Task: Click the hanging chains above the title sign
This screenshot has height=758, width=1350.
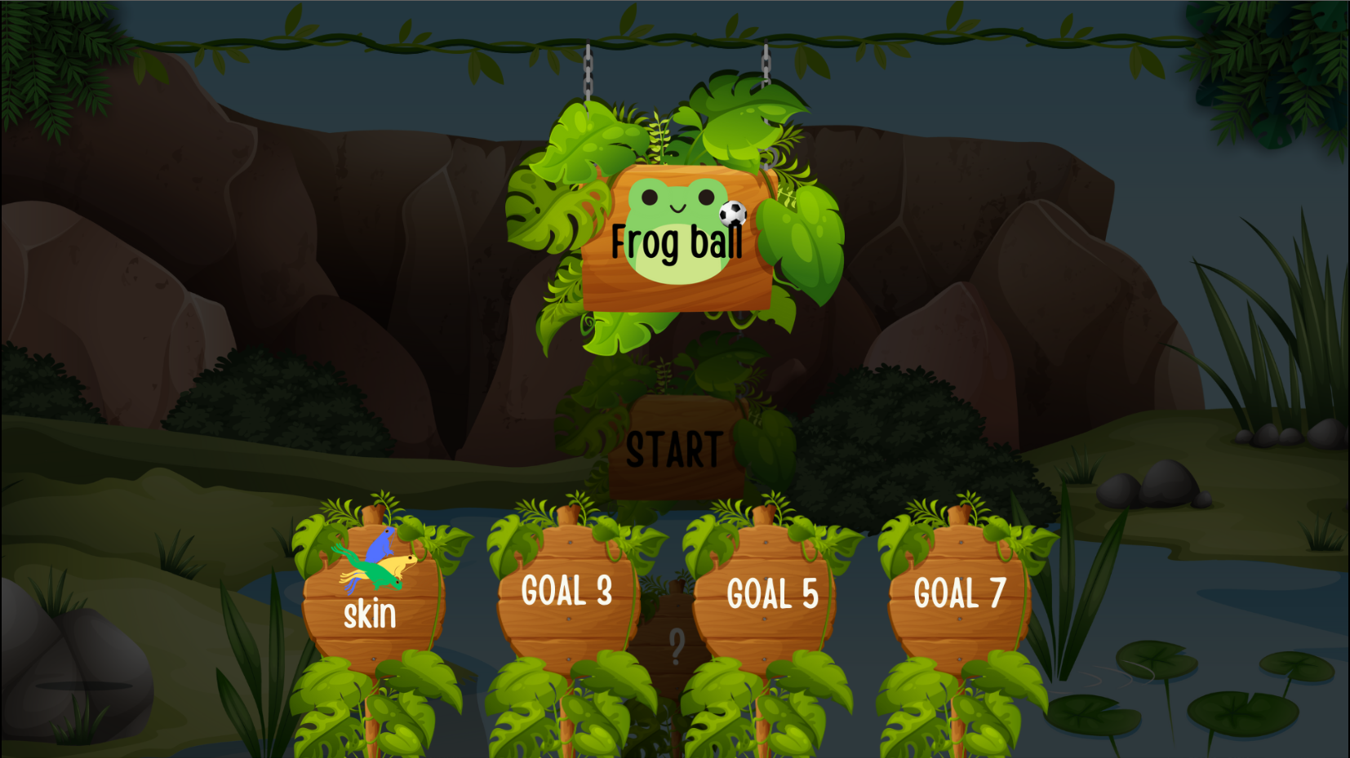Action: tap(586, 75)
